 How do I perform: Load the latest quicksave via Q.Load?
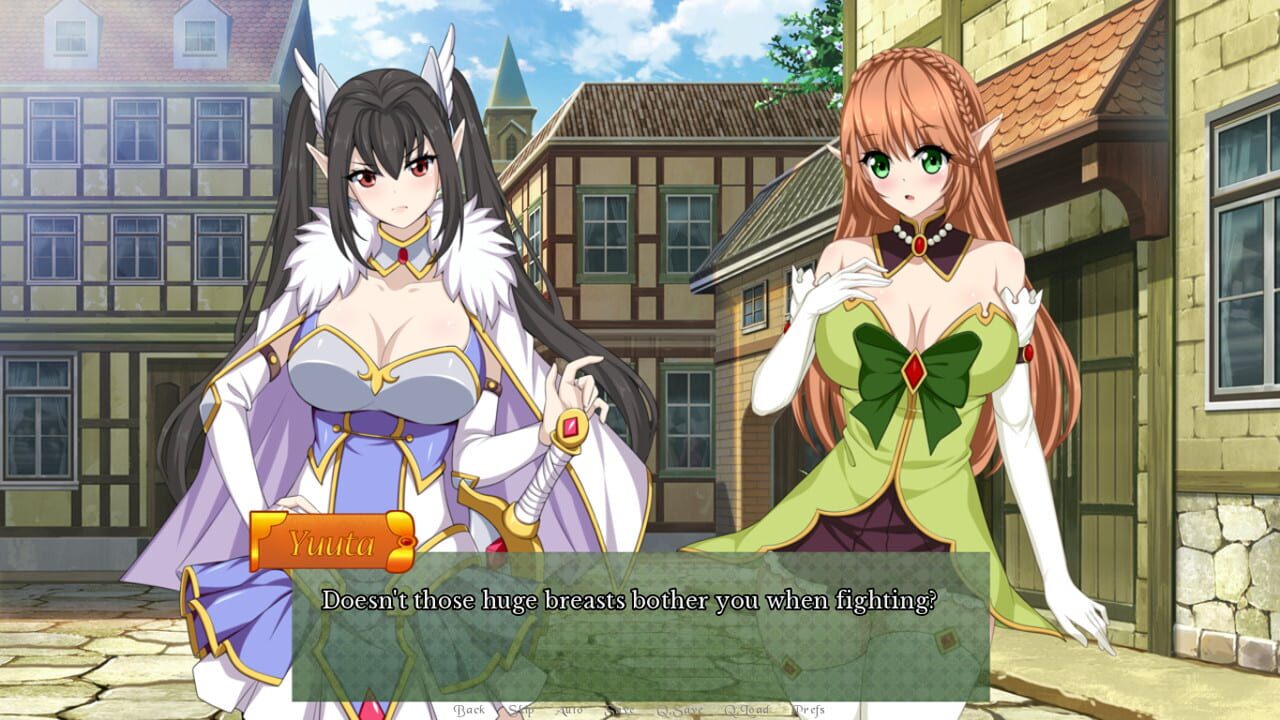pos(747,710)
